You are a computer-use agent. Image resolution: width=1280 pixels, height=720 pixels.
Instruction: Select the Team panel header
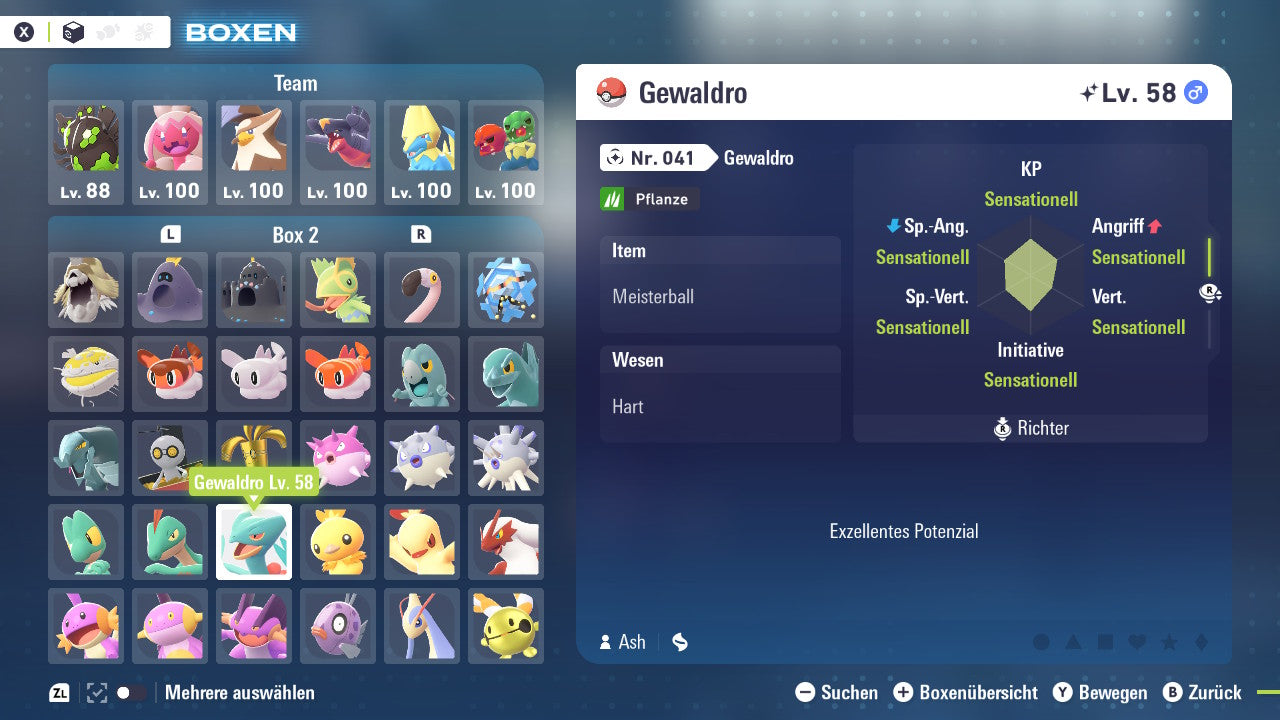tap(295, 83)
